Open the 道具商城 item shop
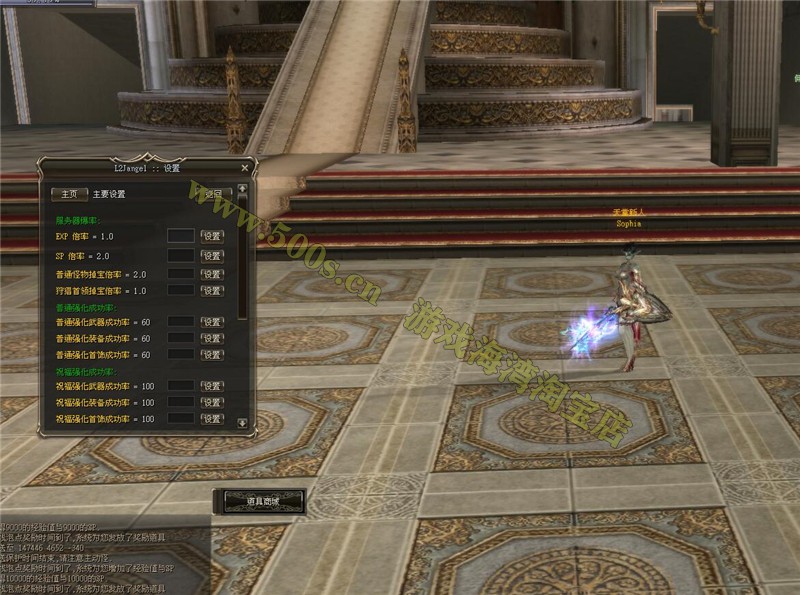Screen dimensions: 800x595 tap(259, 500)
